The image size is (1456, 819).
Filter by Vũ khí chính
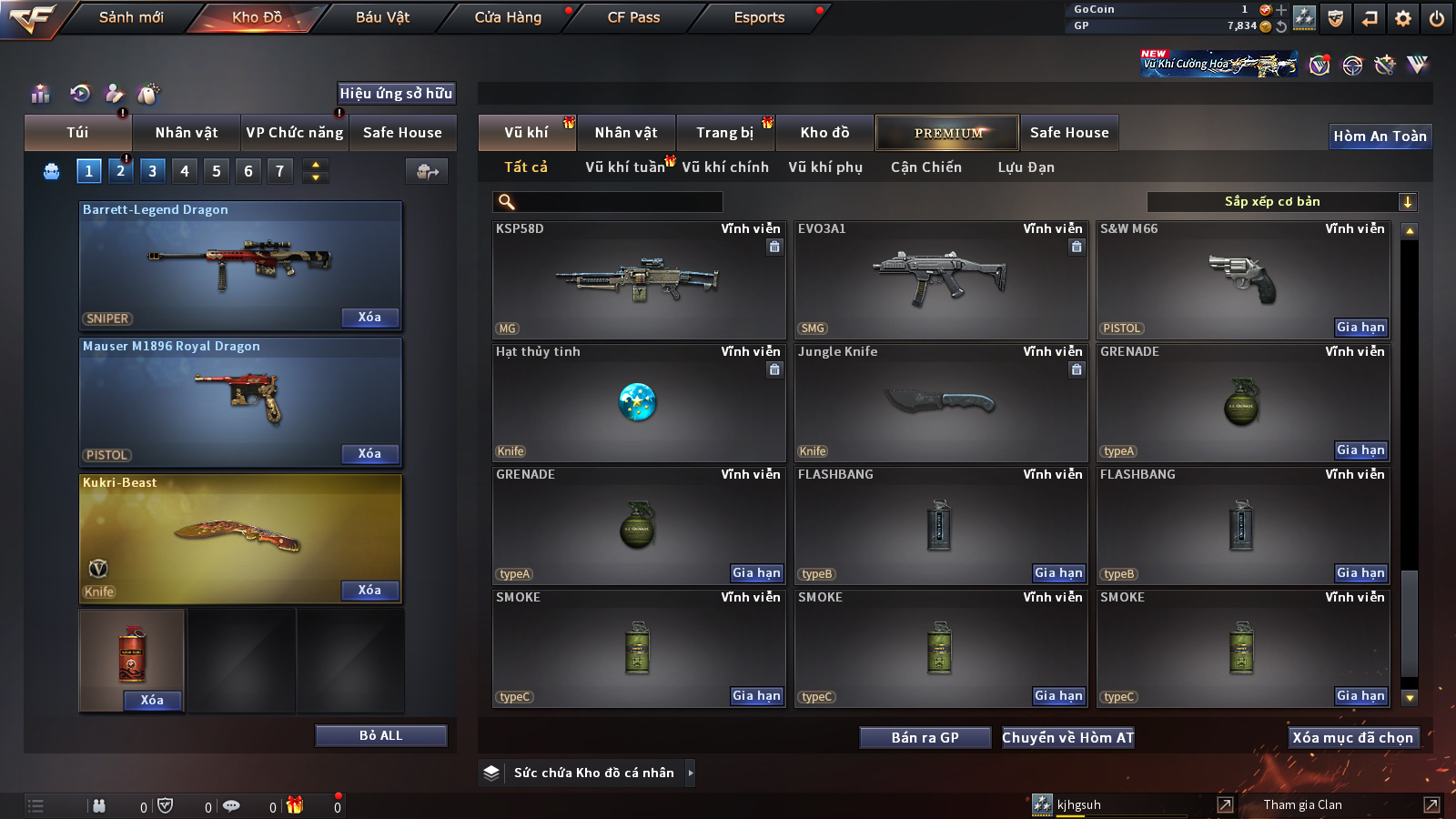pyautogui.click(x=725, y=167)
